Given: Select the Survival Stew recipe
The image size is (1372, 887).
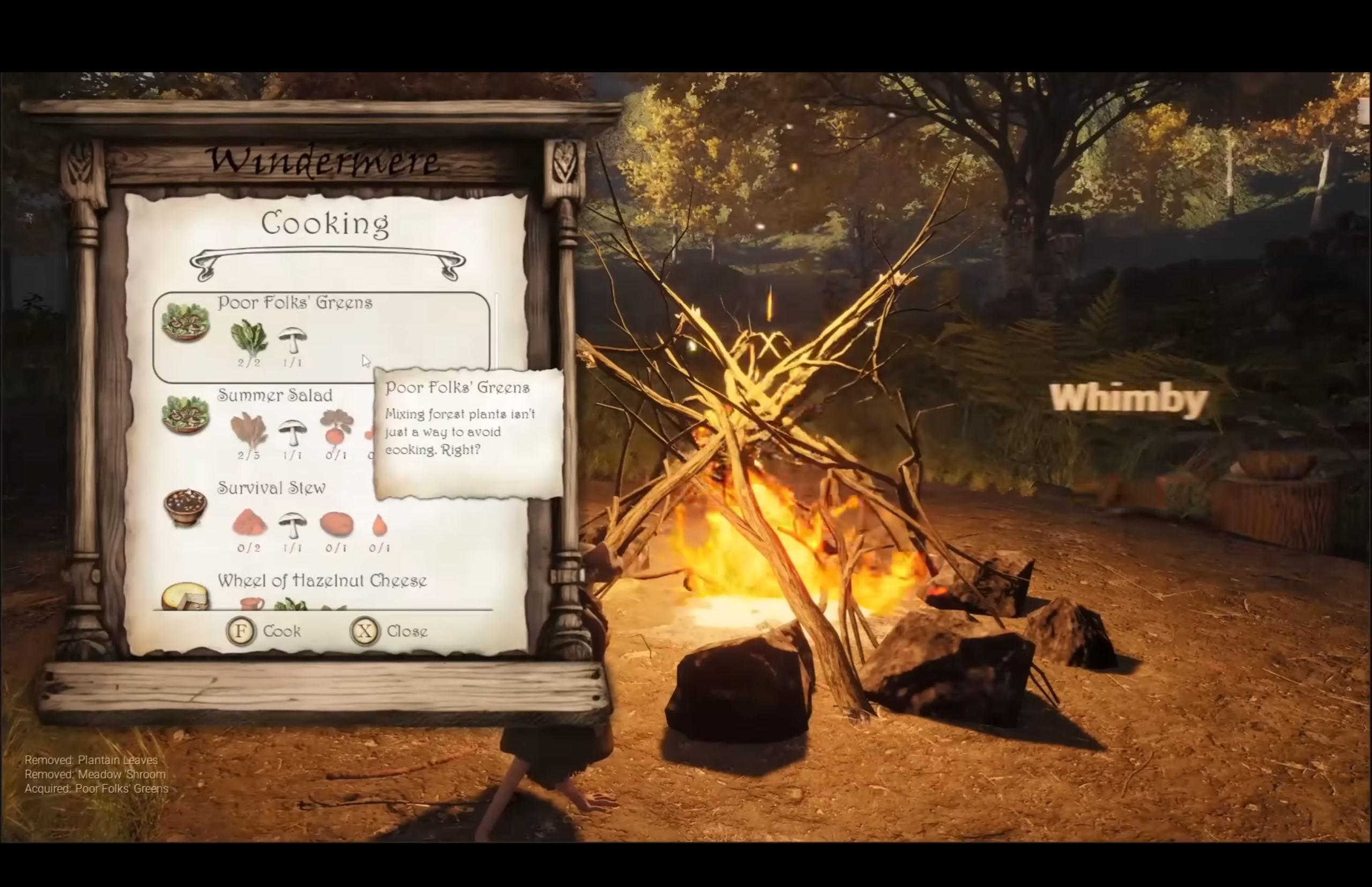Looking at the screenshot, I should tap(271, 488).
